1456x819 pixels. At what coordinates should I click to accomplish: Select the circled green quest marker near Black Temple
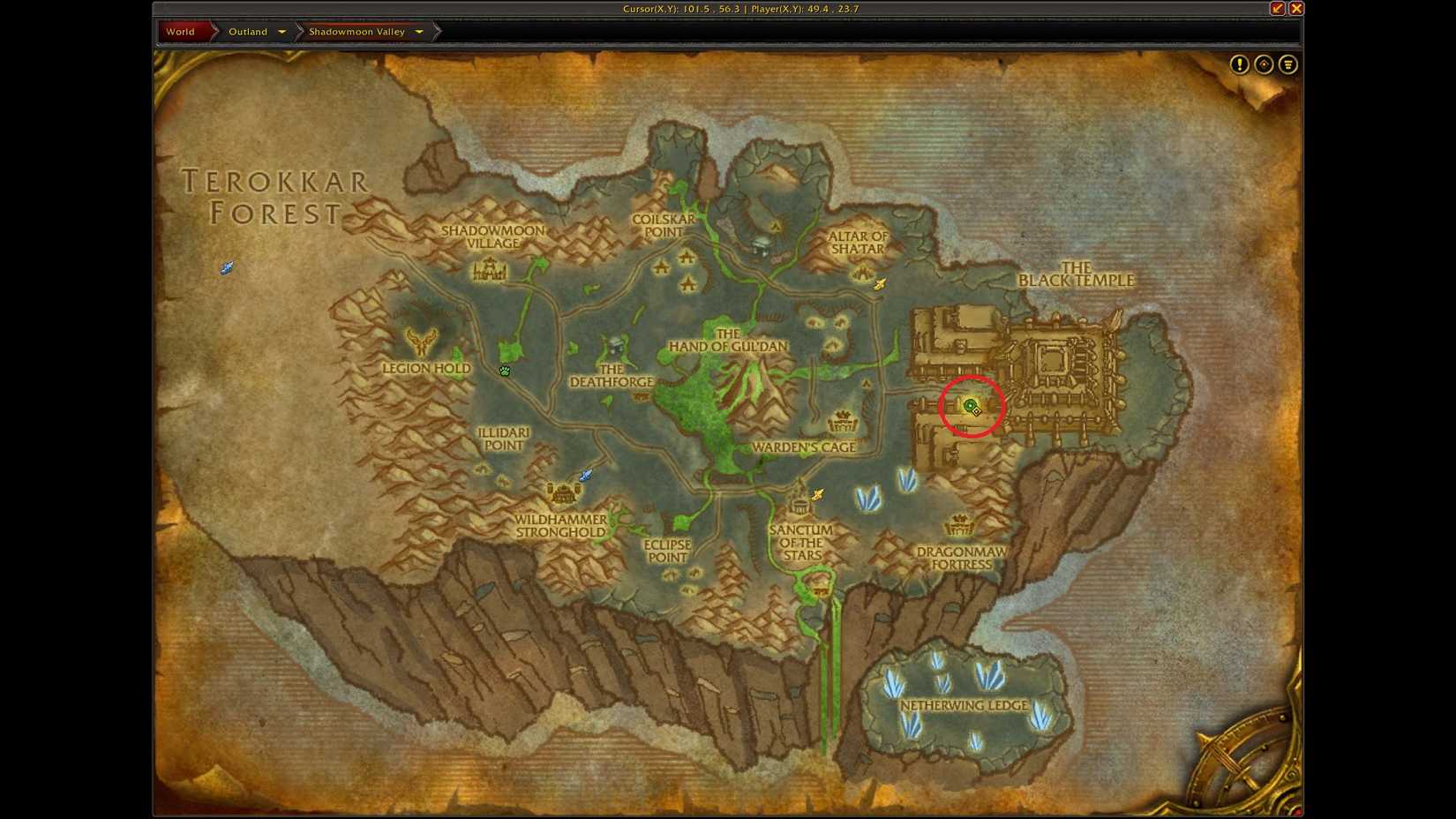pyautogui.click(x=970, y=407)
